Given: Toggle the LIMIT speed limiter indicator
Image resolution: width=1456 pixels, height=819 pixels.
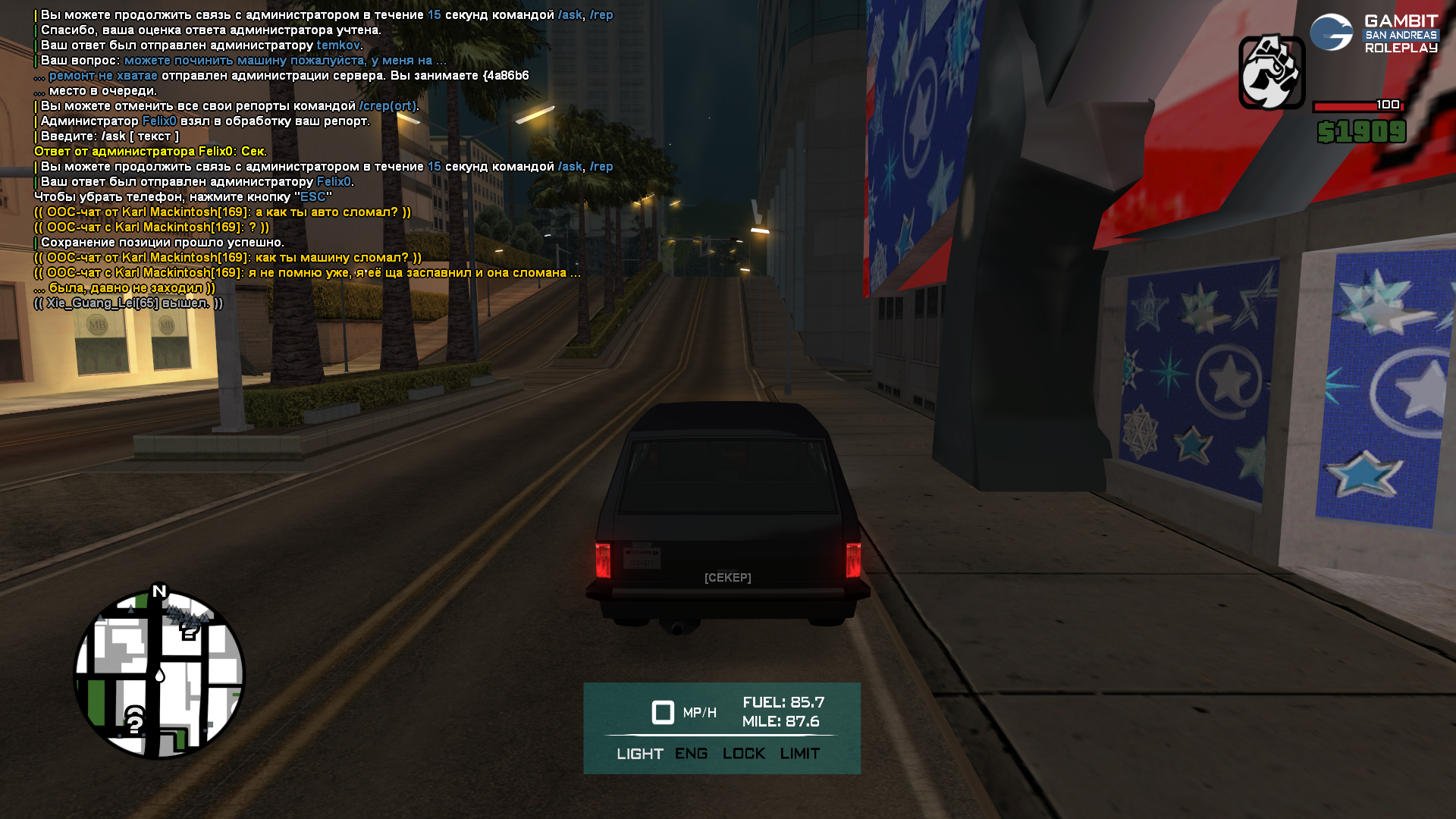Looking at the screenshot, I should click(x=799, y=754).
